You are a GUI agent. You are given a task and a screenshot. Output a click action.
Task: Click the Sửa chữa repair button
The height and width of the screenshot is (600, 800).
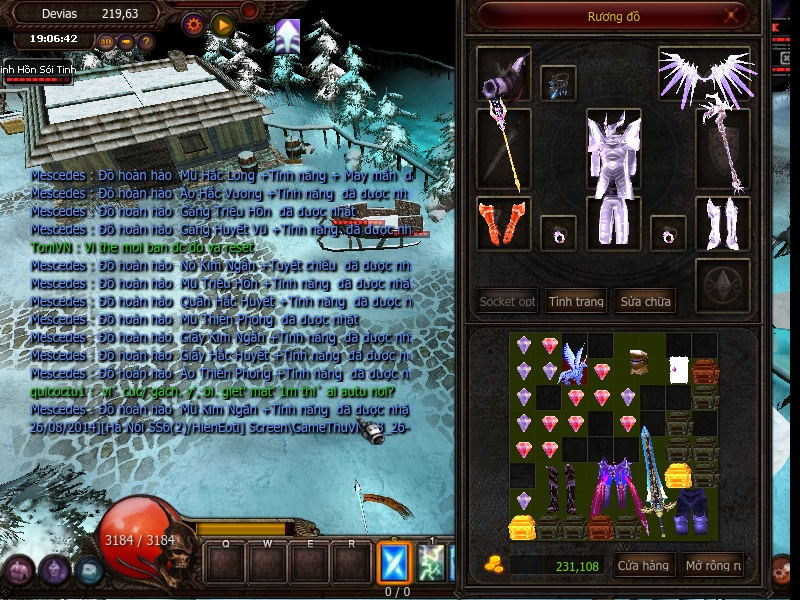tap(644, 301)
